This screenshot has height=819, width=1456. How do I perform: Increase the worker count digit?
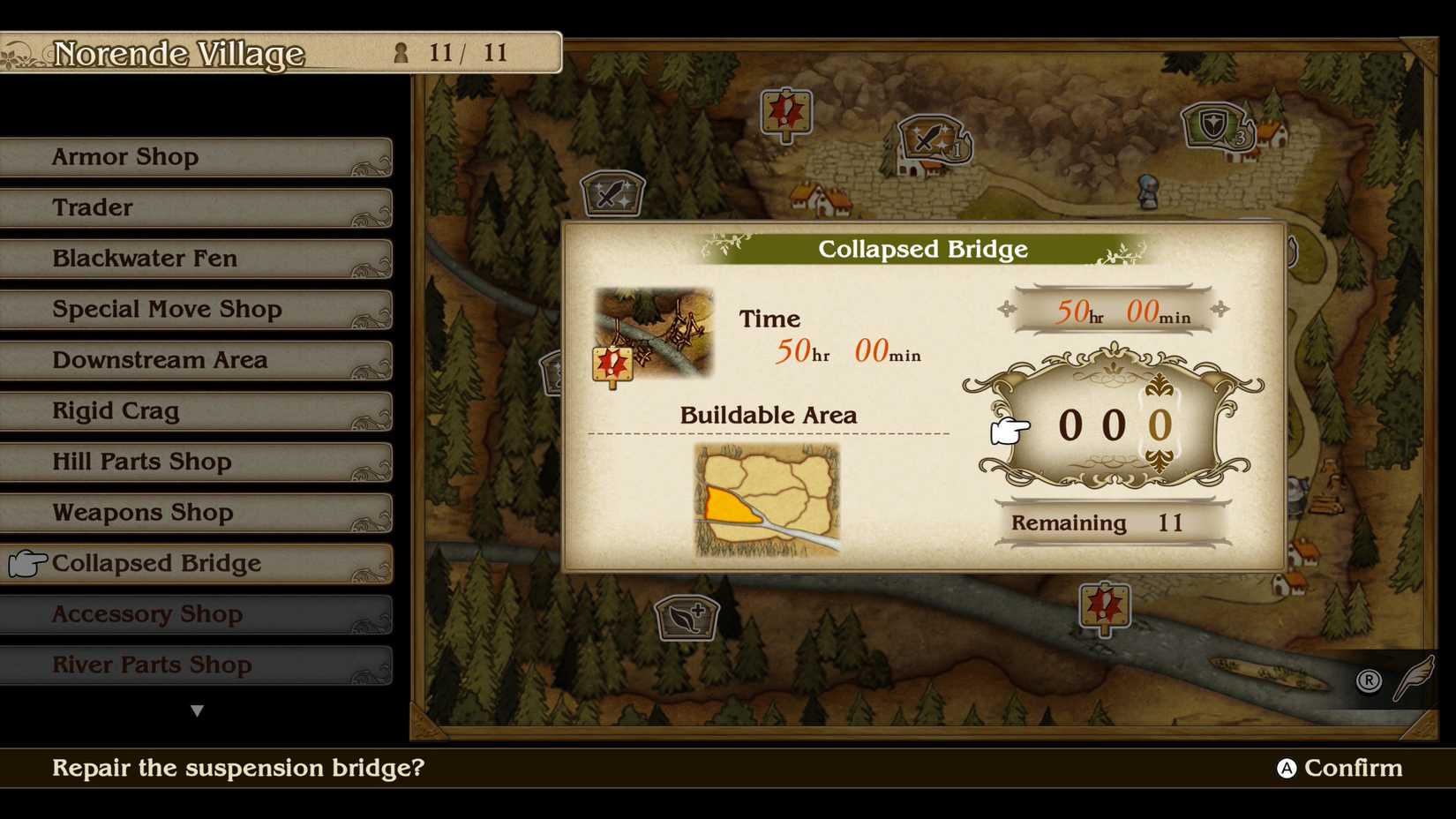click(x=1165, y=426)
